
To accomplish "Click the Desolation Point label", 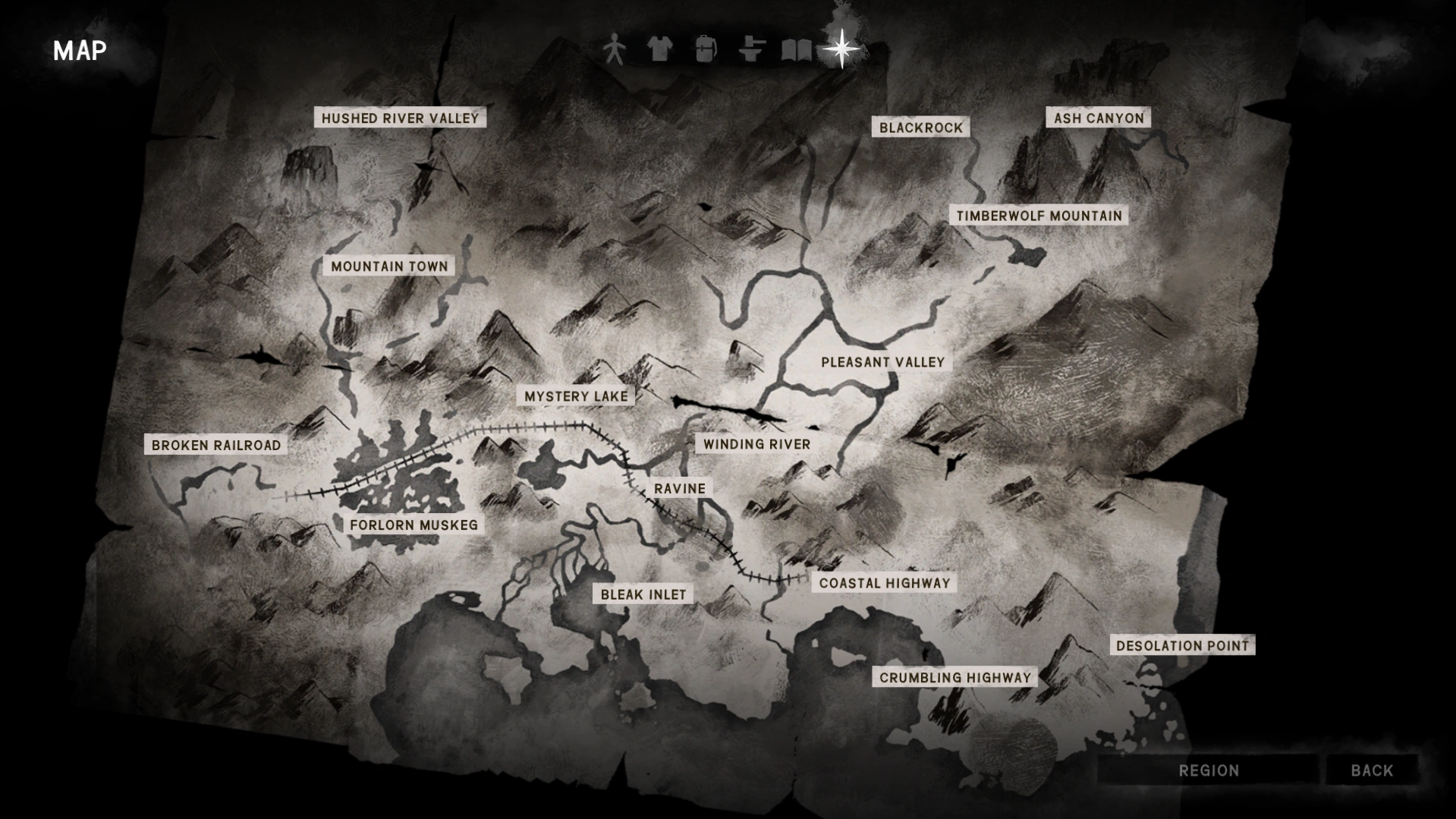I will click(1181, 645).
